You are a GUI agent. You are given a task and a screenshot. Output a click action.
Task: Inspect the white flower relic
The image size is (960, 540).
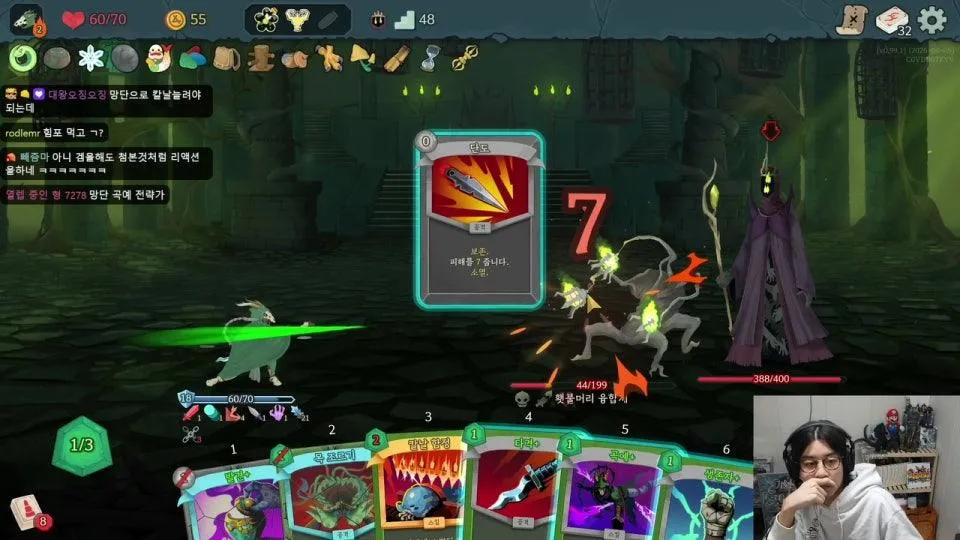pyautogui.click(x=91, y=58)
